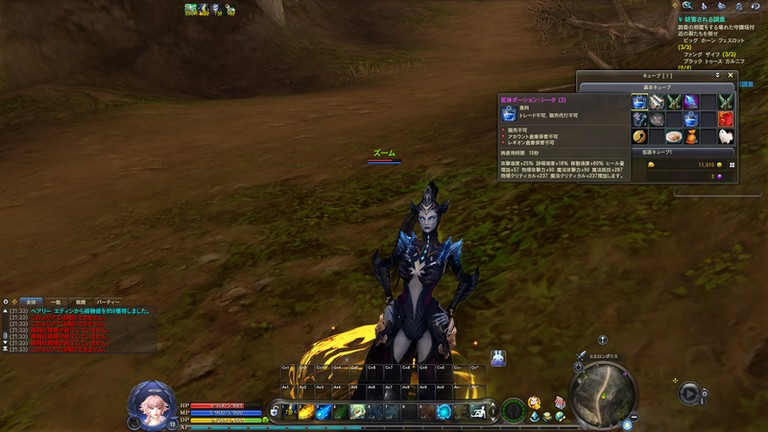Click the white rabbit icon above hotbar
768x432 pixels.
(x=497, y=358)
